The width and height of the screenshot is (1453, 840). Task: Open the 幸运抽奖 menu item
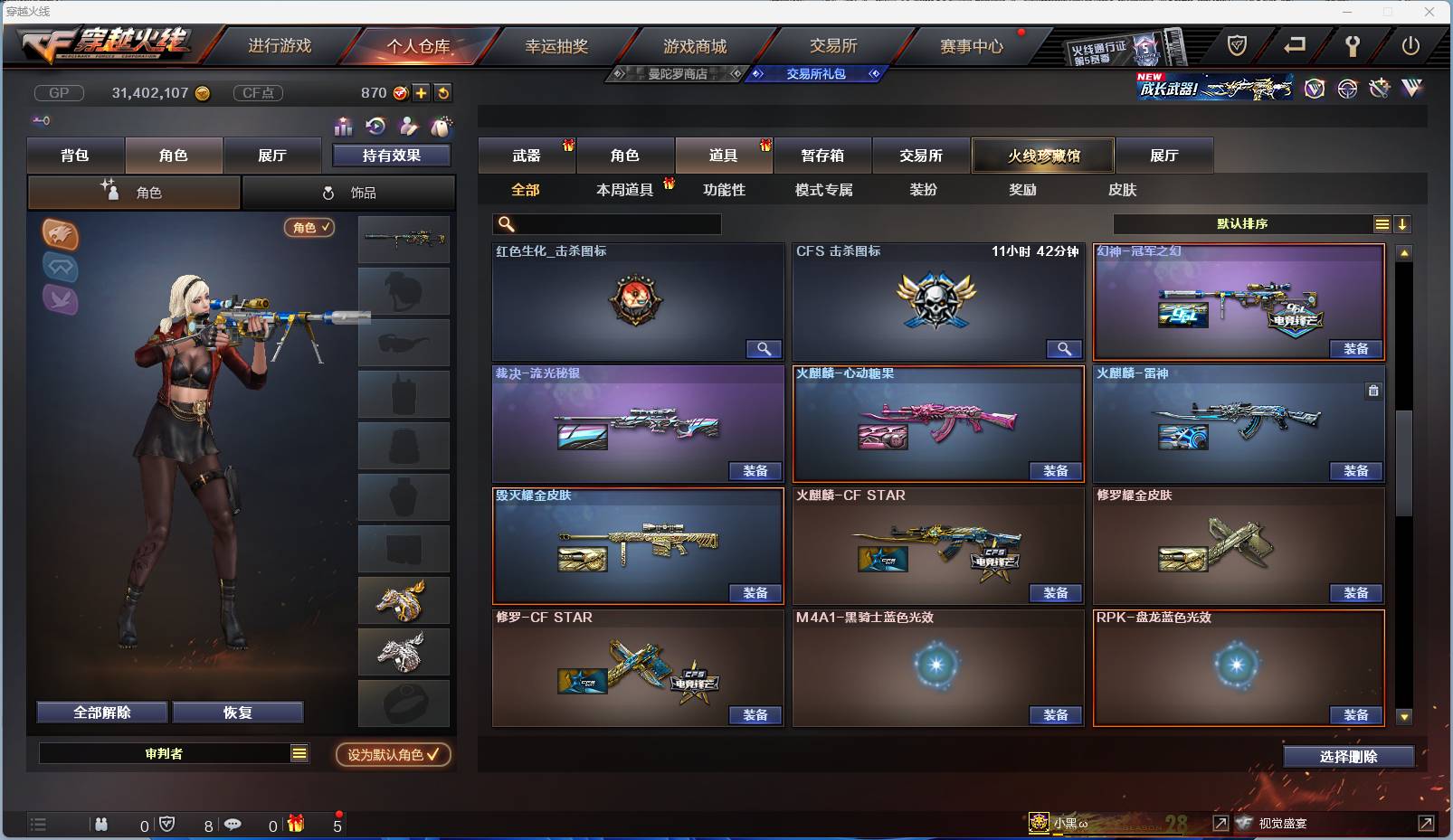coord(556,44)
